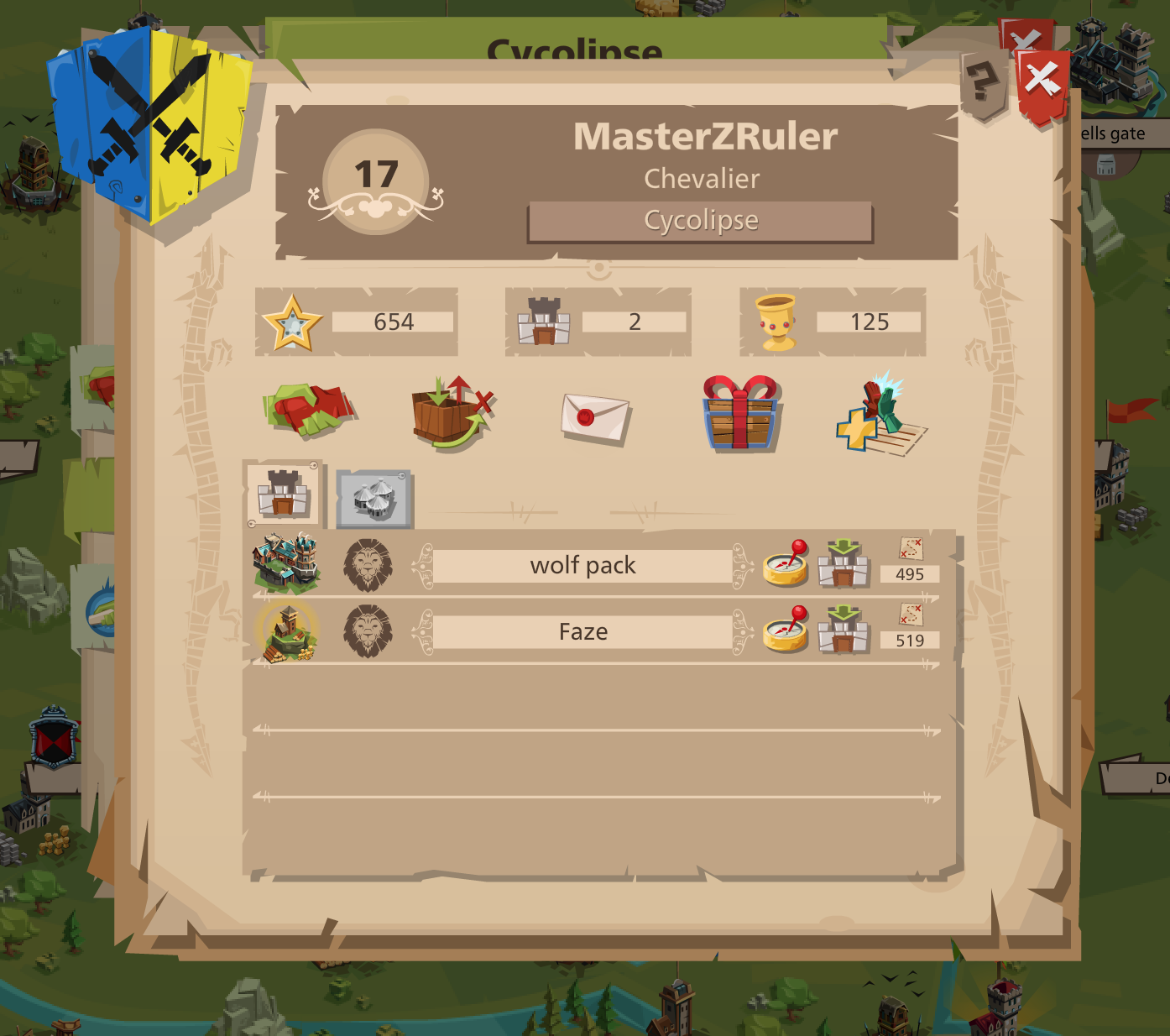Image resolution: width=1170 pixels, height=1036 pixels.
Task: Open the Cycolipse alliance page
Action: [699, 220]
